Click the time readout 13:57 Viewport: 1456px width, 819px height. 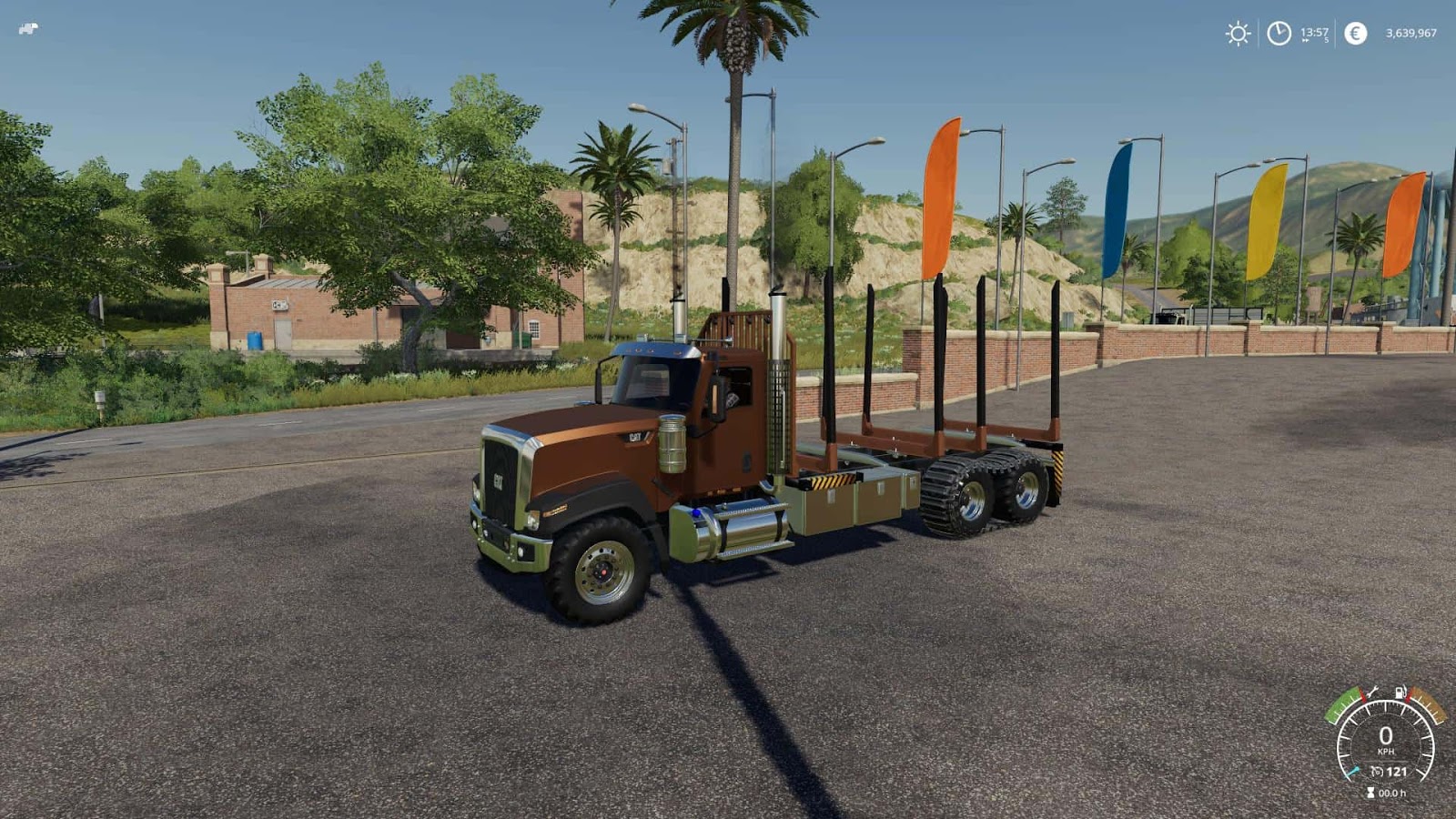point(1314,32)
